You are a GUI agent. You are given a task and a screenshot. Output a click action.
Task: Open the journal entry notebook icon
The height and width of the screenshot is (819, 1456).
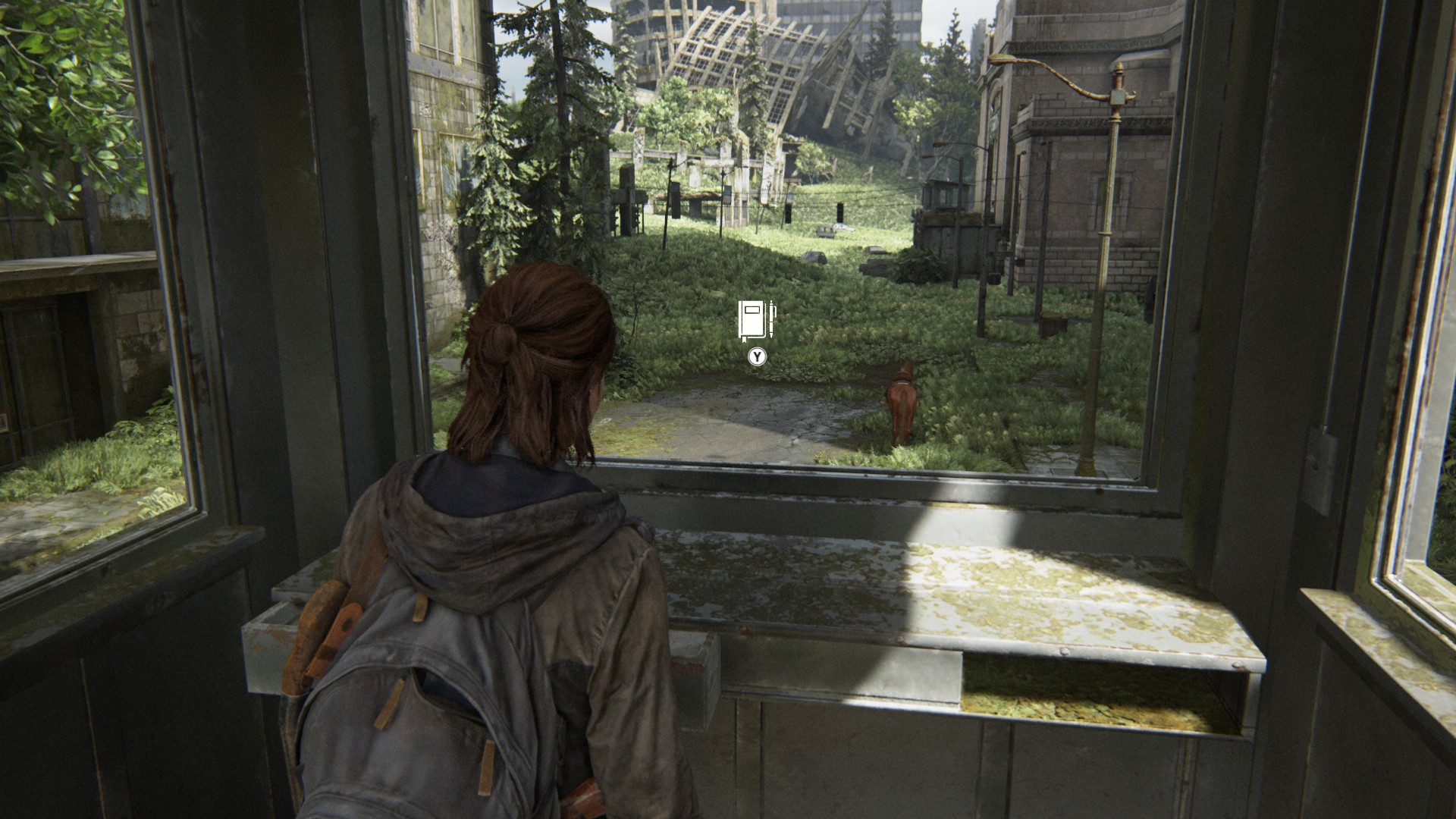[756, 321]
